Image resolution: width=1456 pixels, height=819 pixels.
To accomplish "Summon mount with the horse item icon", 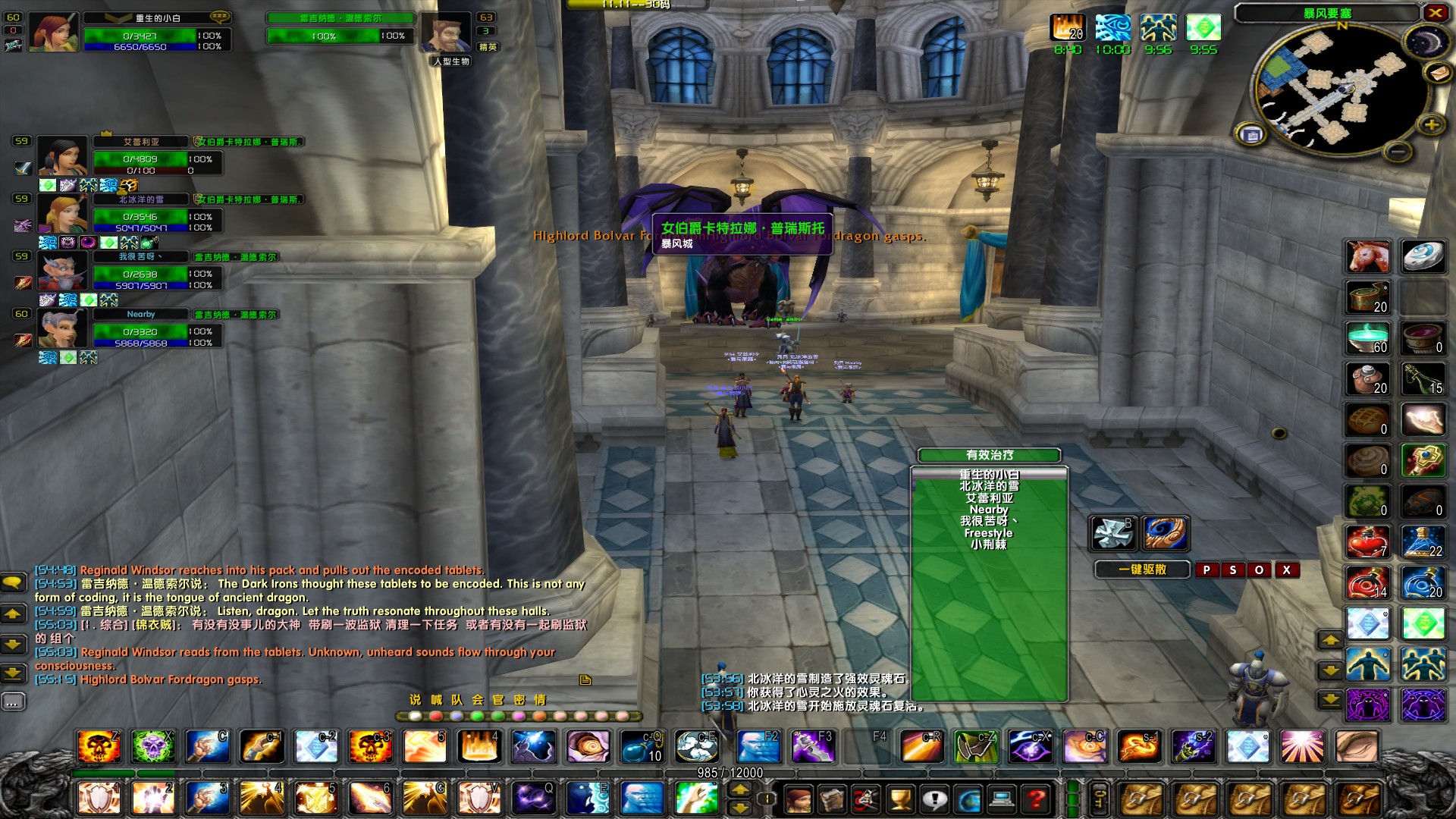I will click(x=1367, y=256).
